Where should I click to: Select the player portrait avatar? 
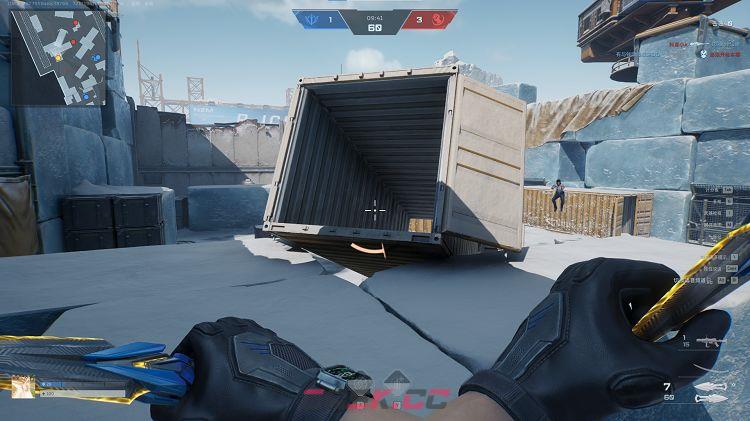pyautogui.click(x=22, y=386)
